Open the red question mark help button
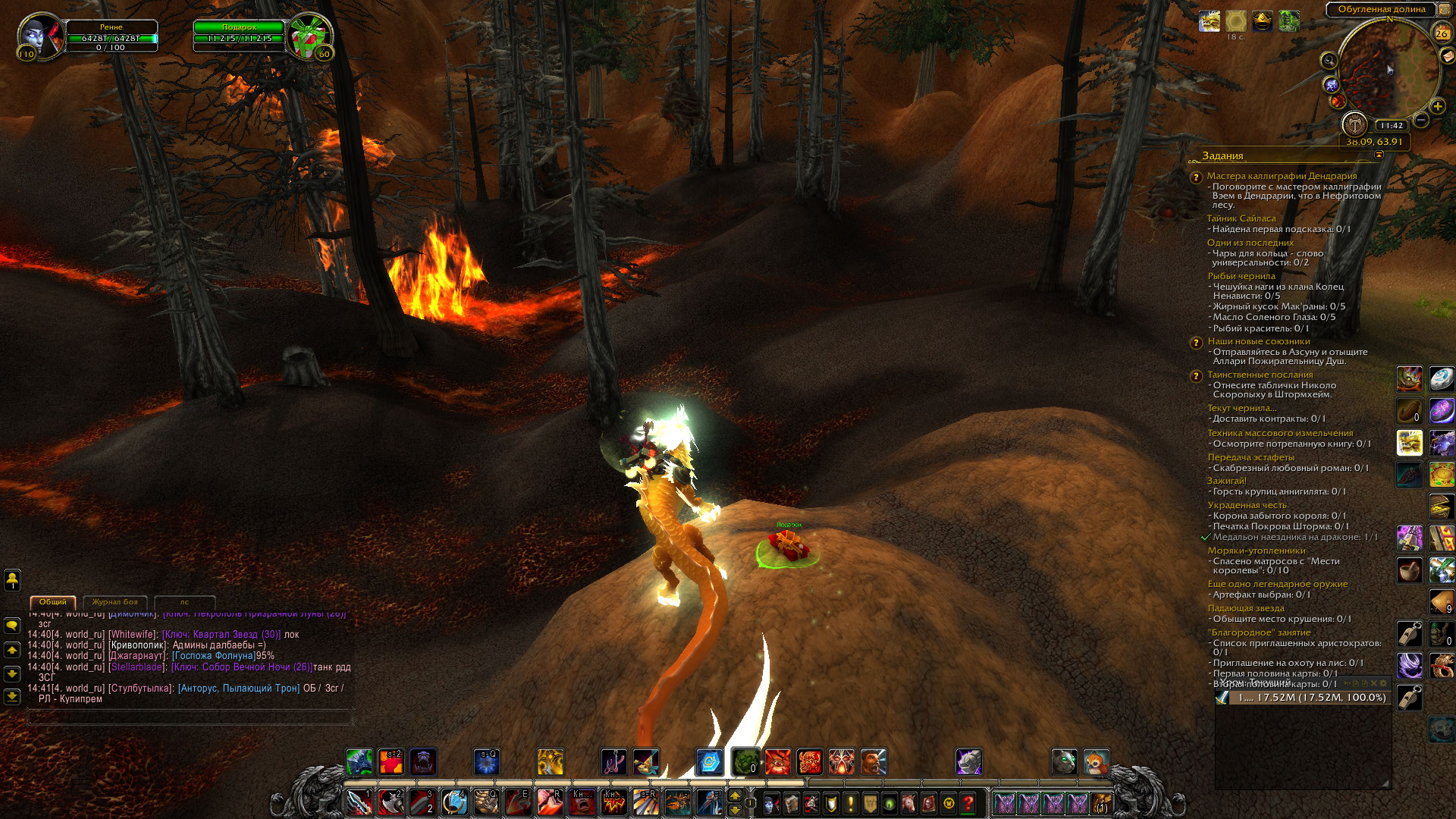Image resolution: width=1456 pixels, height=819 pixels. (x=968, y=803)
